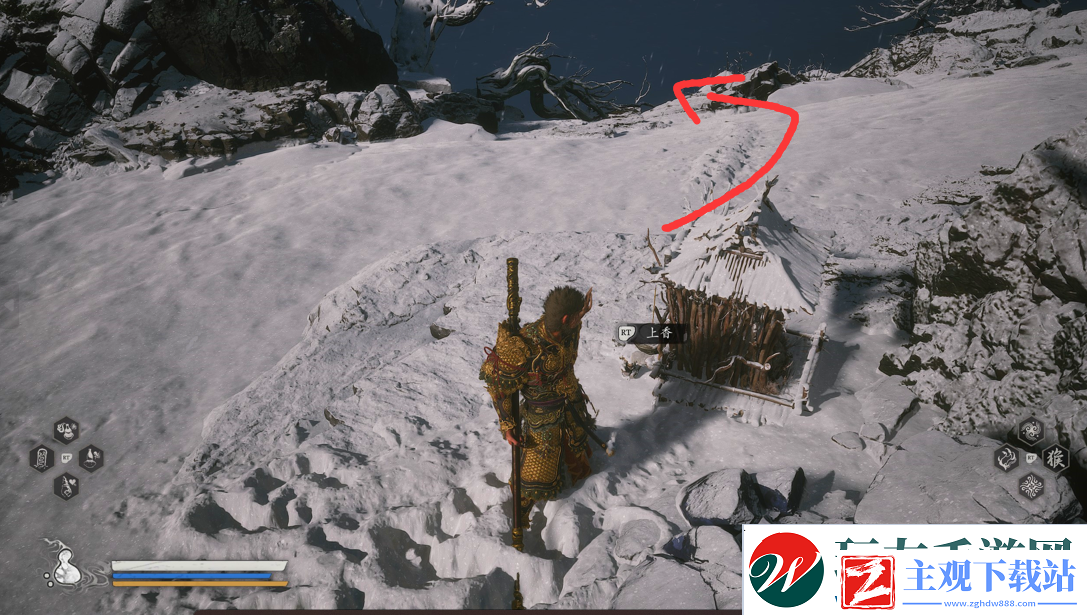Cast the triple swirl spell
This screenshot has width=1087, height=615.
1030,431
